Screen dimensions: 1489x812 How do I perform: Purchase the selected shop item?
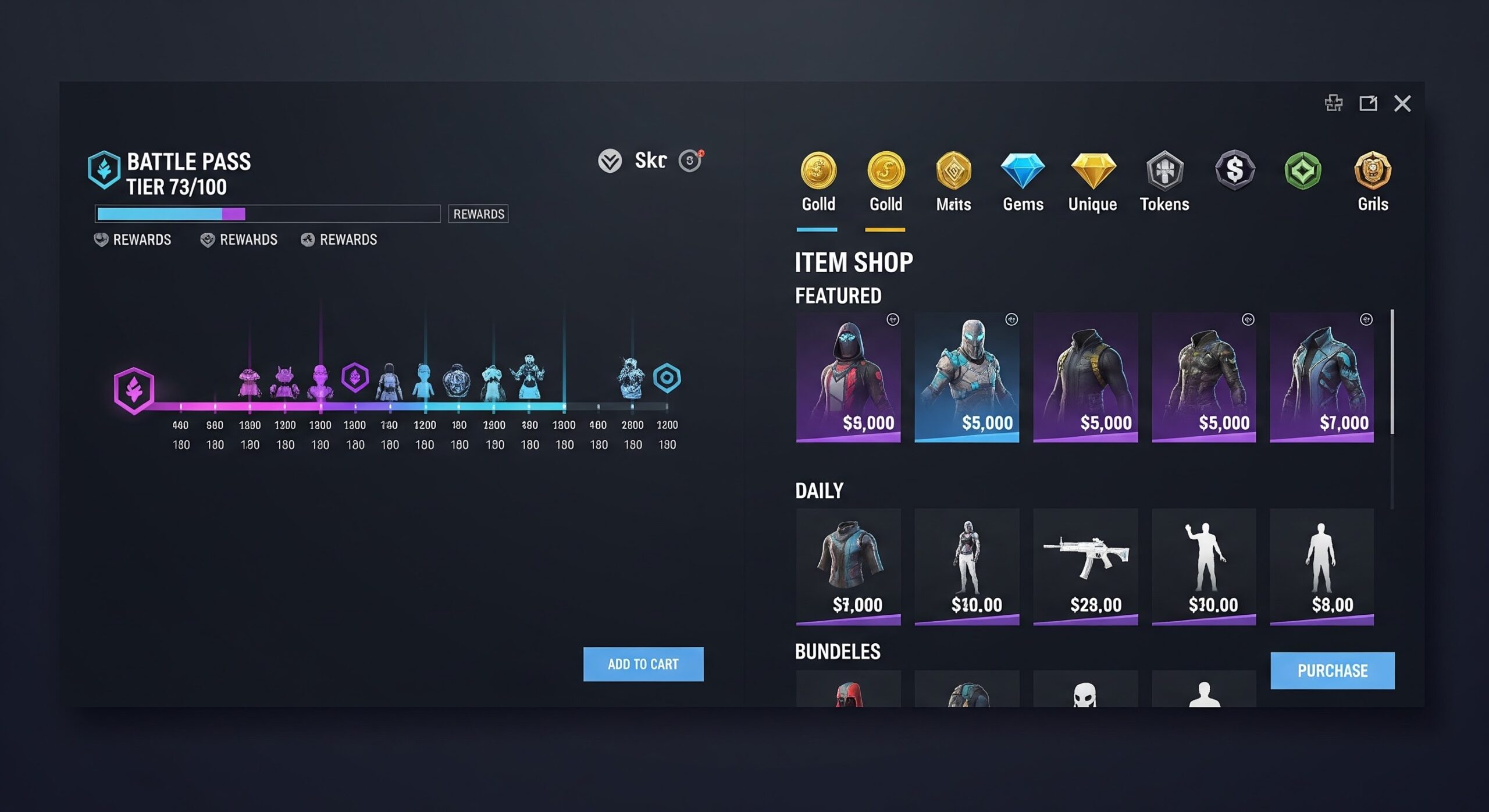click(1332, 671)
